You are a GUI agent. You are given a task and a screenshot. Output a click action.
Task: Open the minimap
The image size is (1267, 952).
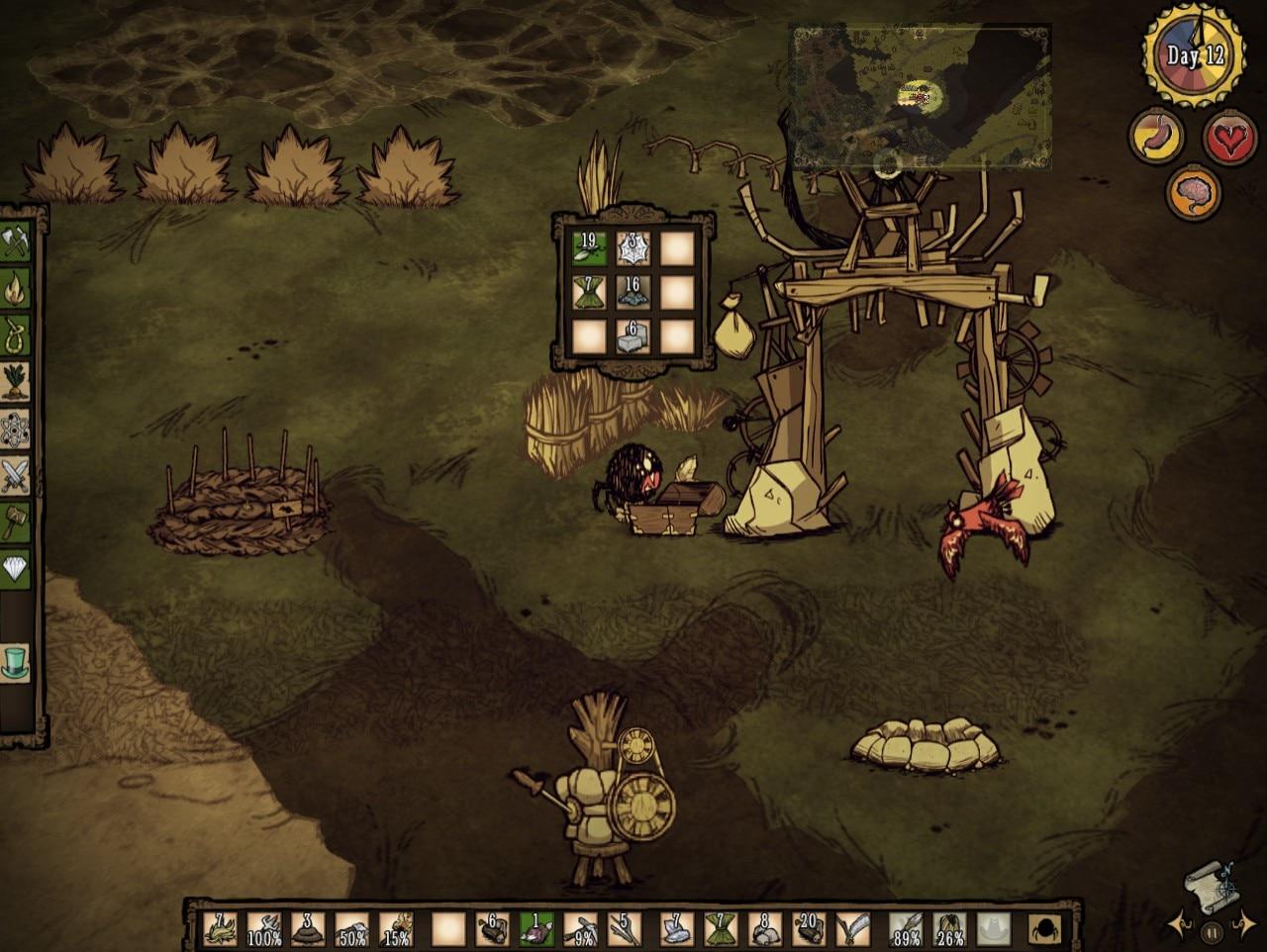point(920,97)
